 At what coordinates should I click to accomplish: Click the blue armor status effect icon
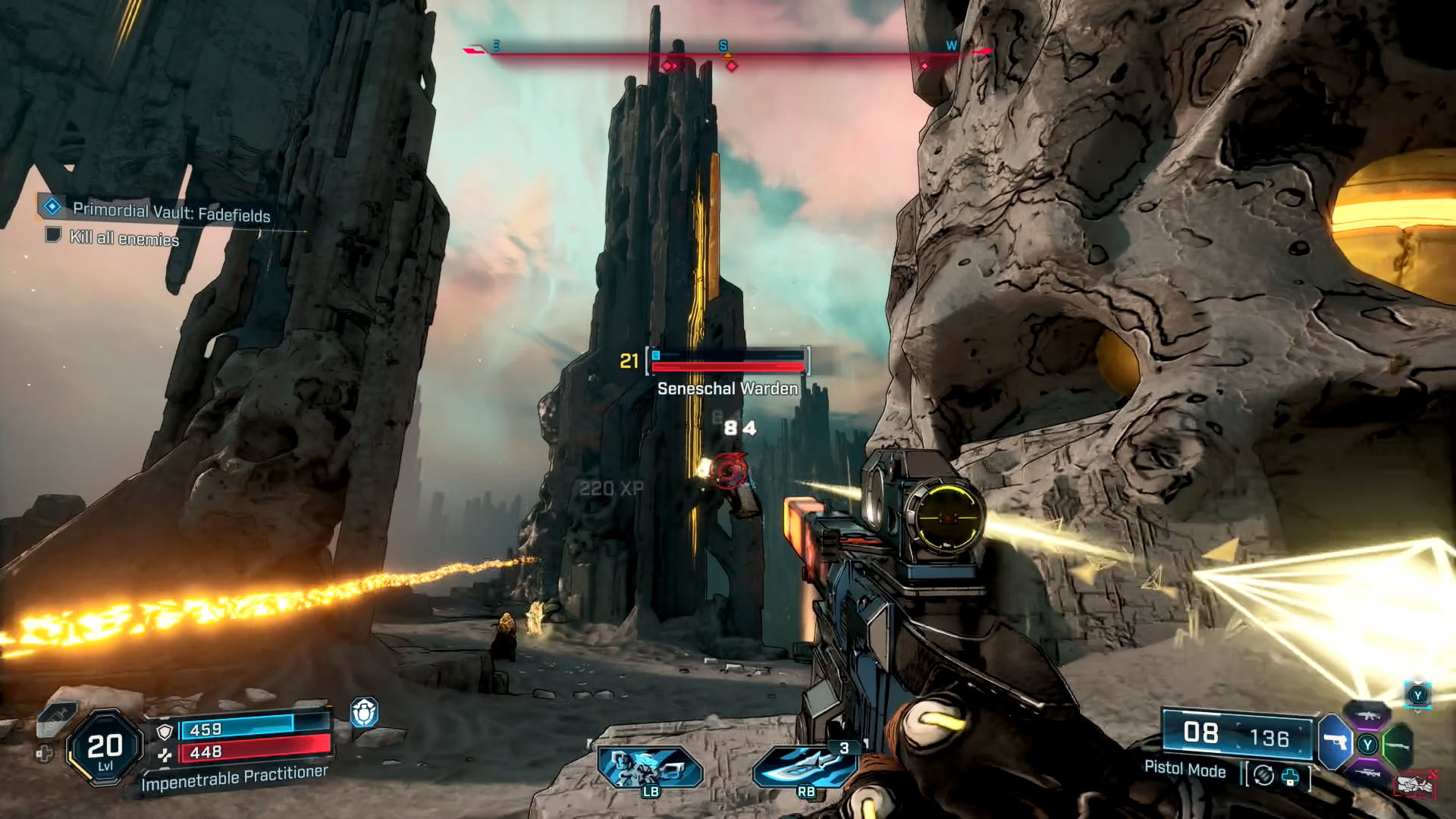[364, 713]
